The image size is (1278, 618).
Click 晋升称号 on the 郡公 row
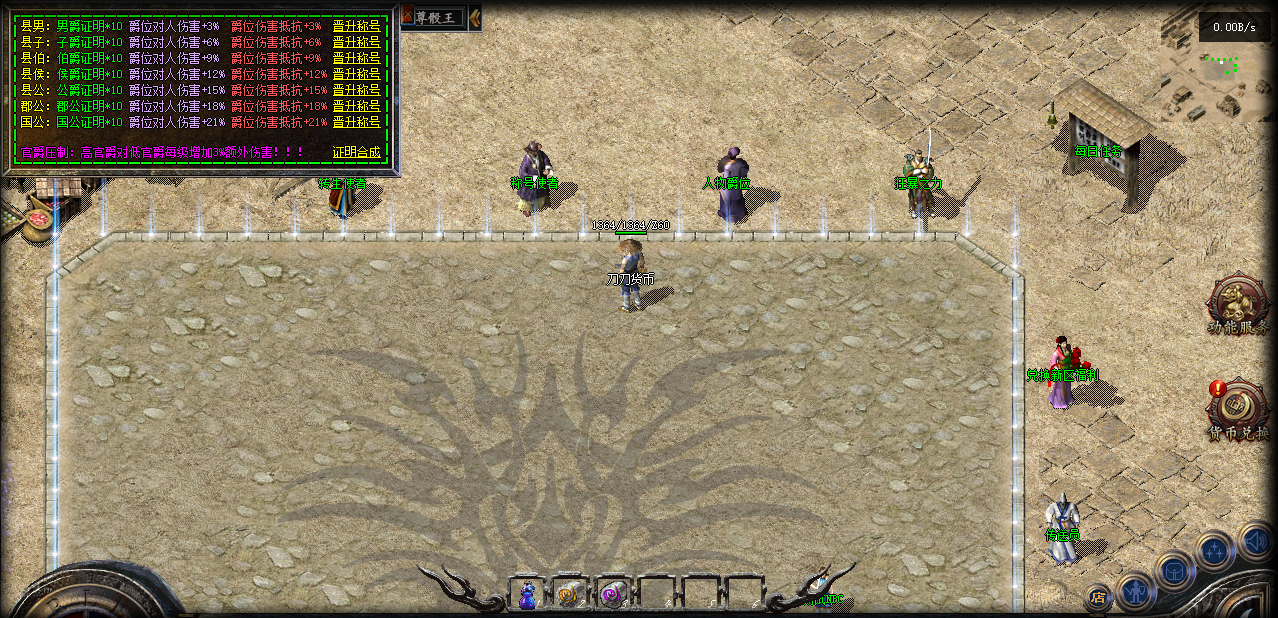(356, 106)
